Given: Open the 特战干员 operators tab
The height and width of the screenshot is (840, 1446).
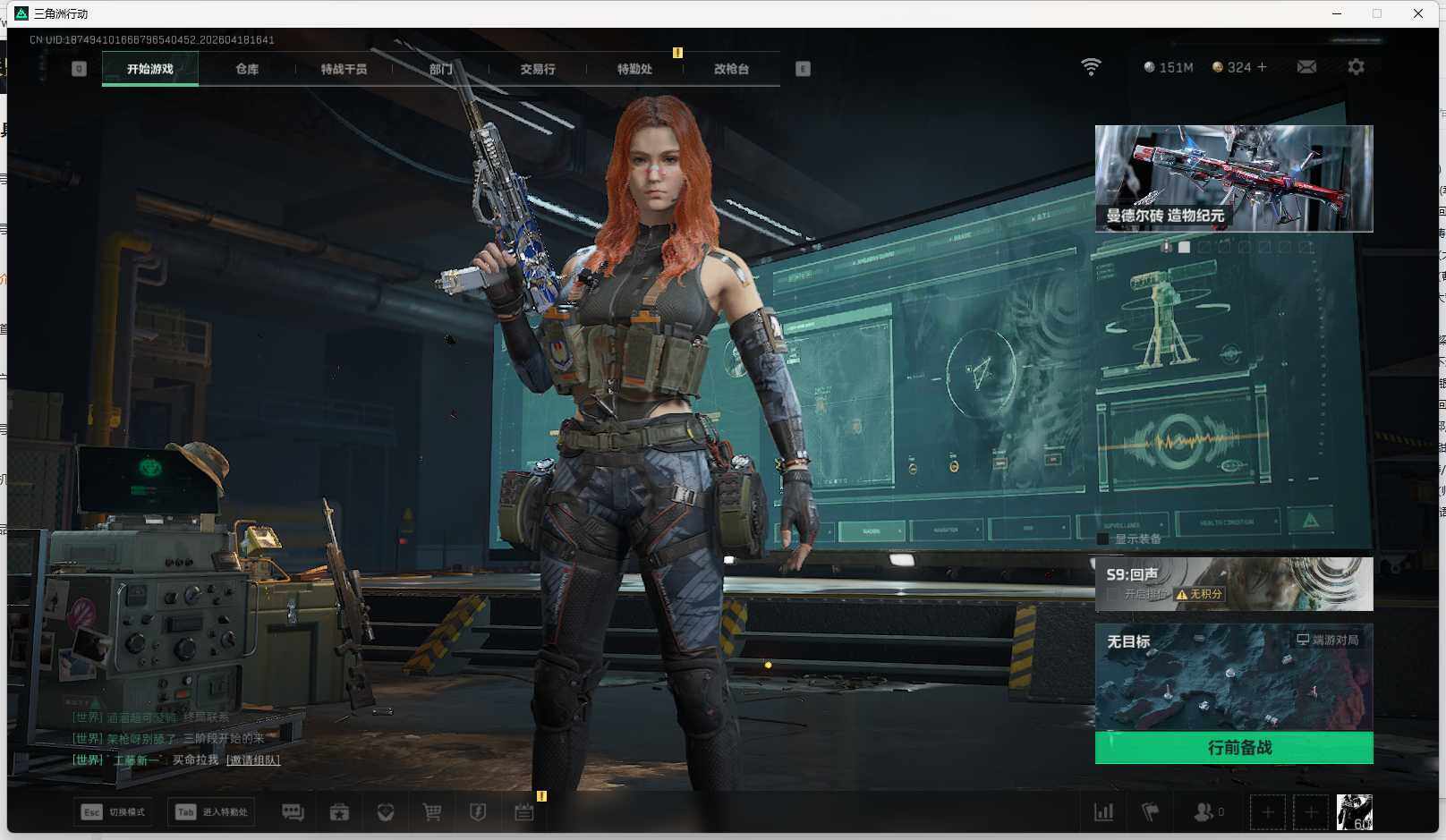Looking at the screenshot, I should 344,69.
